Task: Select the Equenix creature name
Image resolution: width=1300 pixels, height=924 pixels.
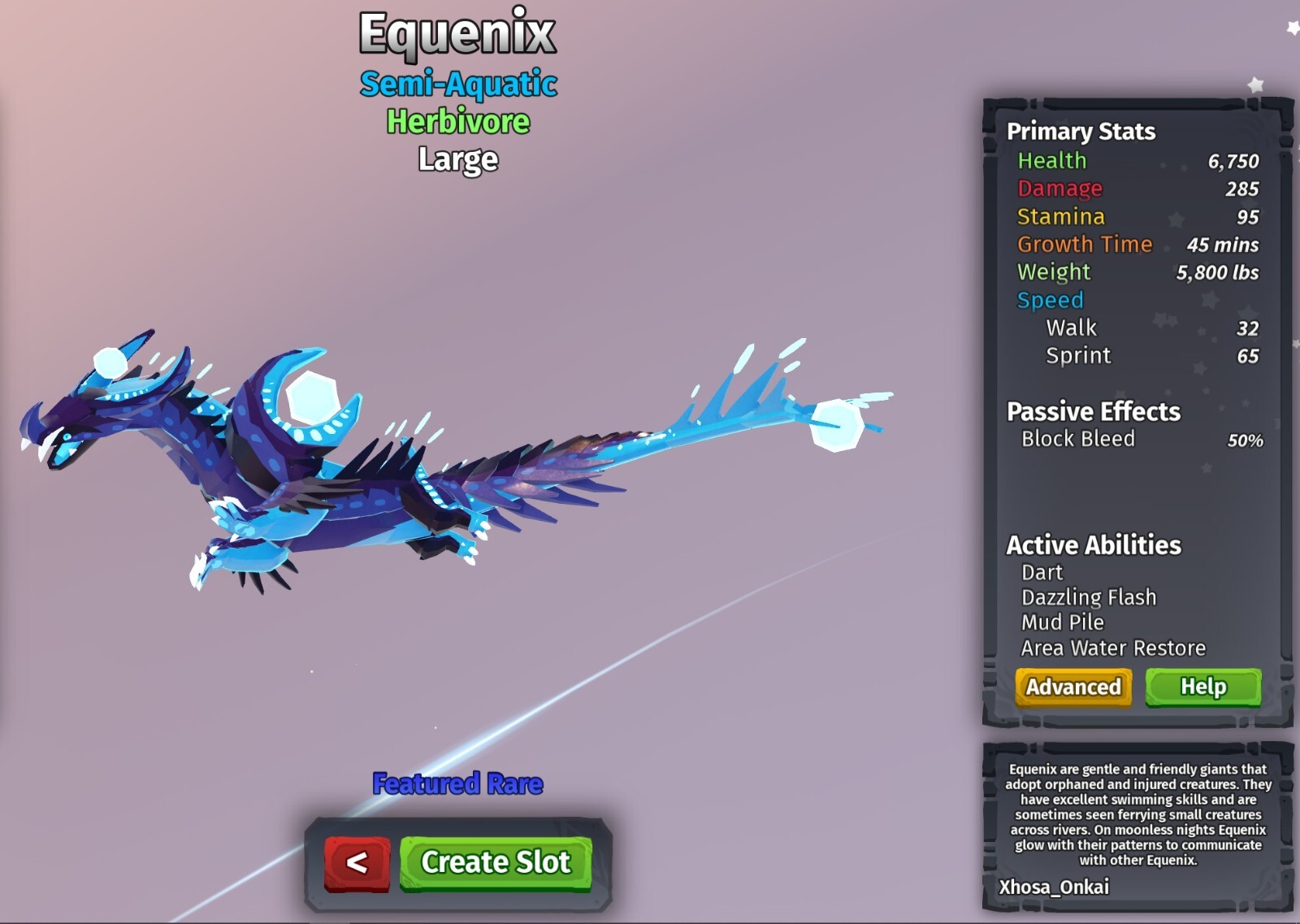Action: point(457,34)
